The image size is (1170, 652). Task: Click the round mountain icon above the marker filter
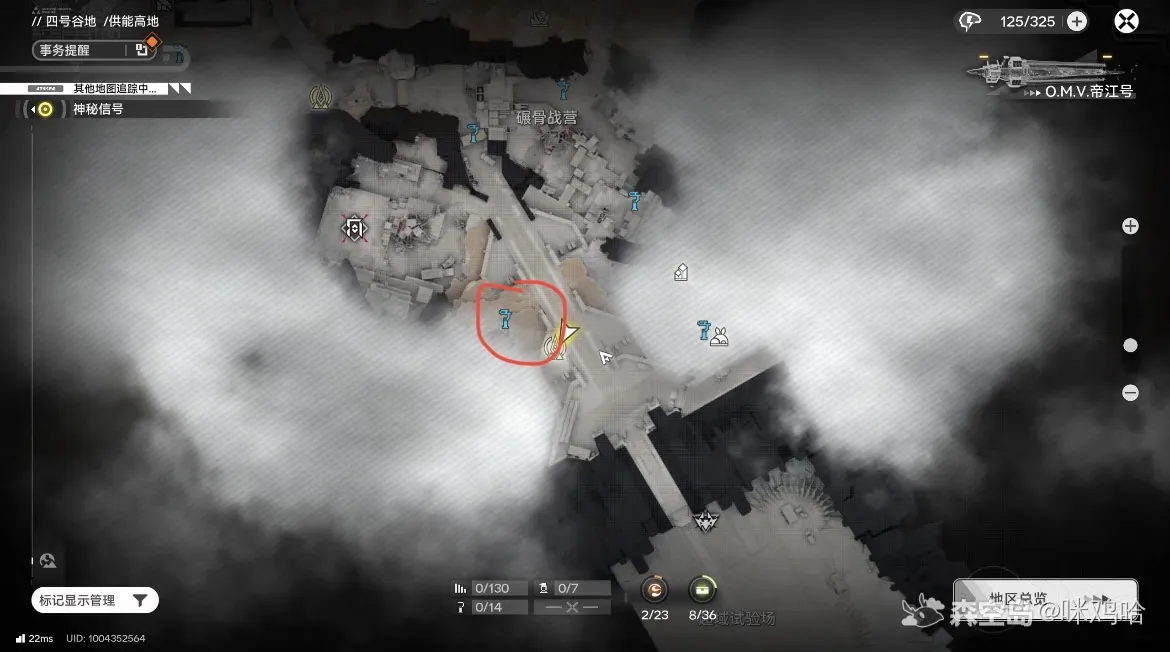(47, 561)
